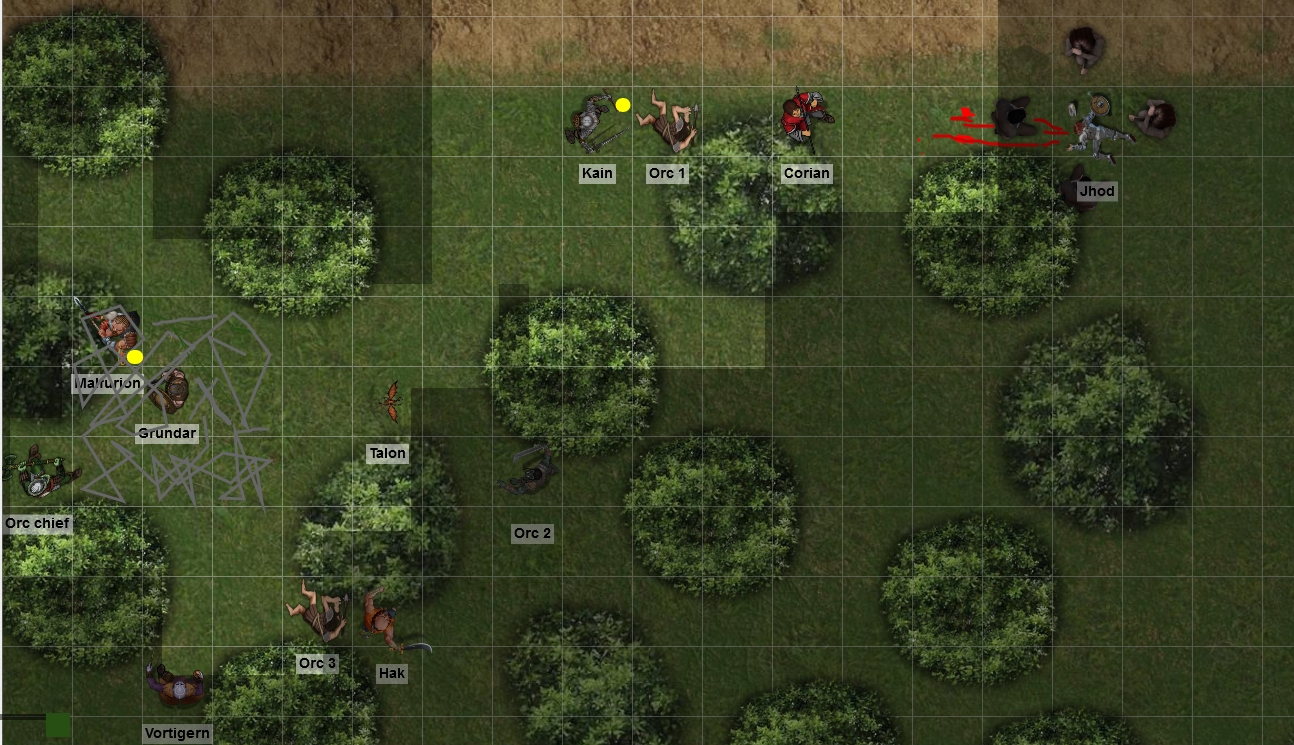
Task: Click the Corian token in red
Action: tap(803, 119)
